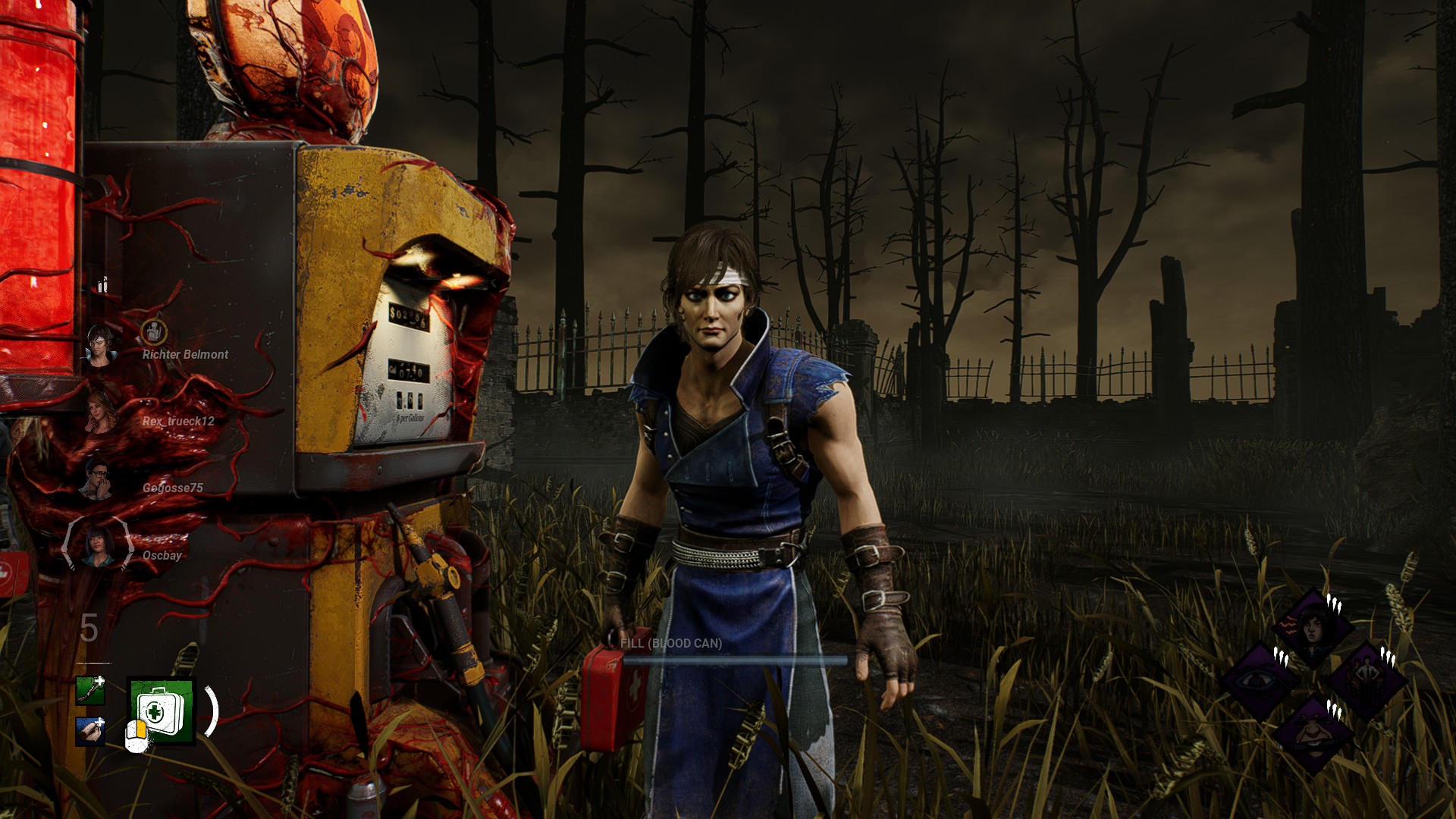Viewport: 1456px width, 819px height.
Task: Click the gagged face perk icon
Action: [1312, 733]
